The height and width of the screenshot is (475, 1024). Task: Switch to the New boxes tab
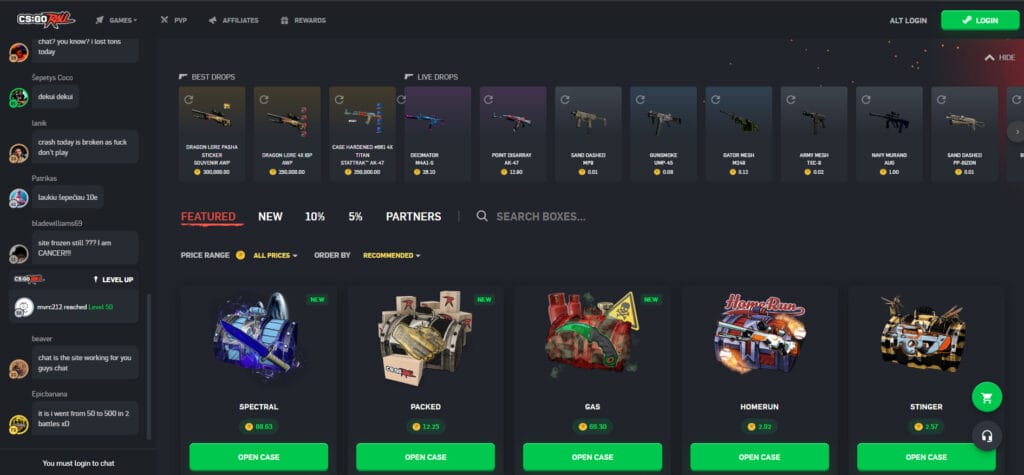[270, 216]
